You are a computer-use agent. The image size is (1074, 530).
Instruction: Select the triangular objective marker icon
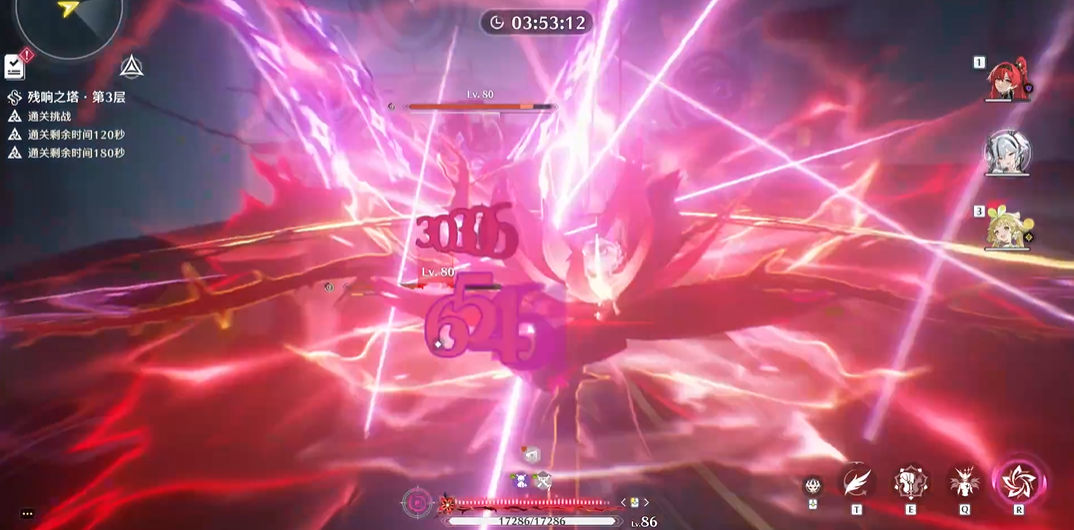[130, 67]
